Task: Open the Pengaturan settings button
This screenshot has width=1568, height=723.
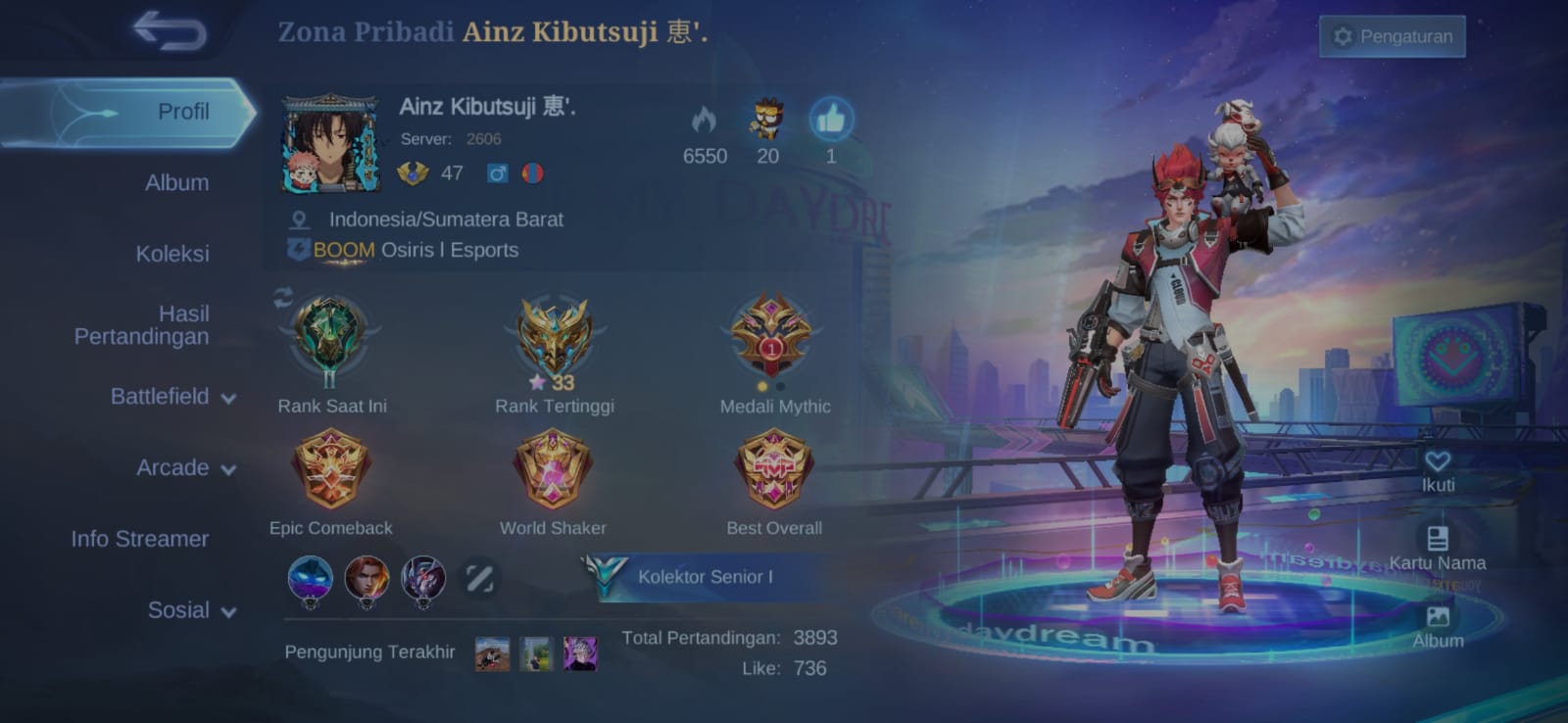Action: [x=1392, y=36]
